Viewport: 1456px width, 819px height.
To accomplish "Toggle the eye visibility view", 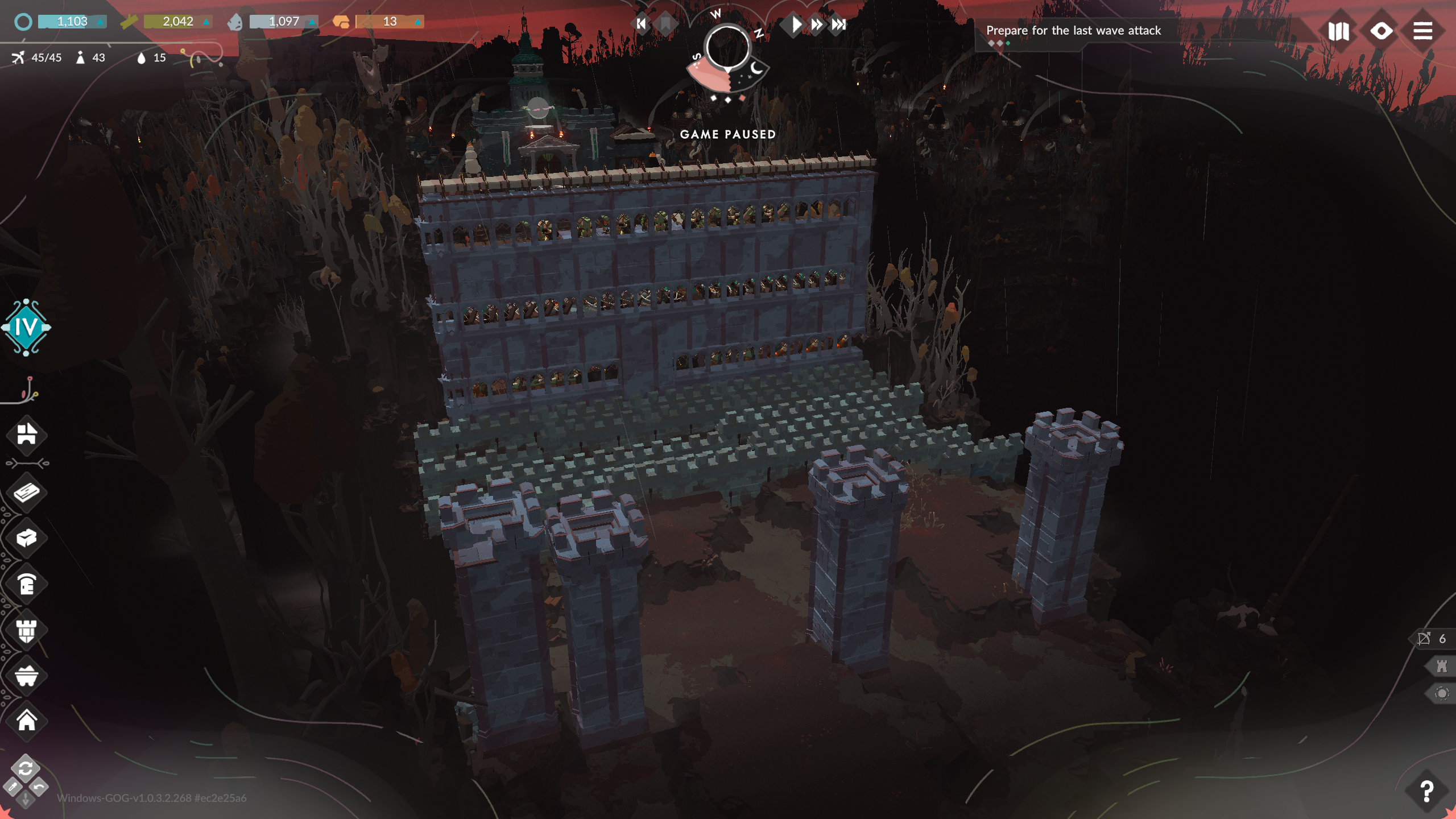I will pyautogui.click(x=1381, y=31).
